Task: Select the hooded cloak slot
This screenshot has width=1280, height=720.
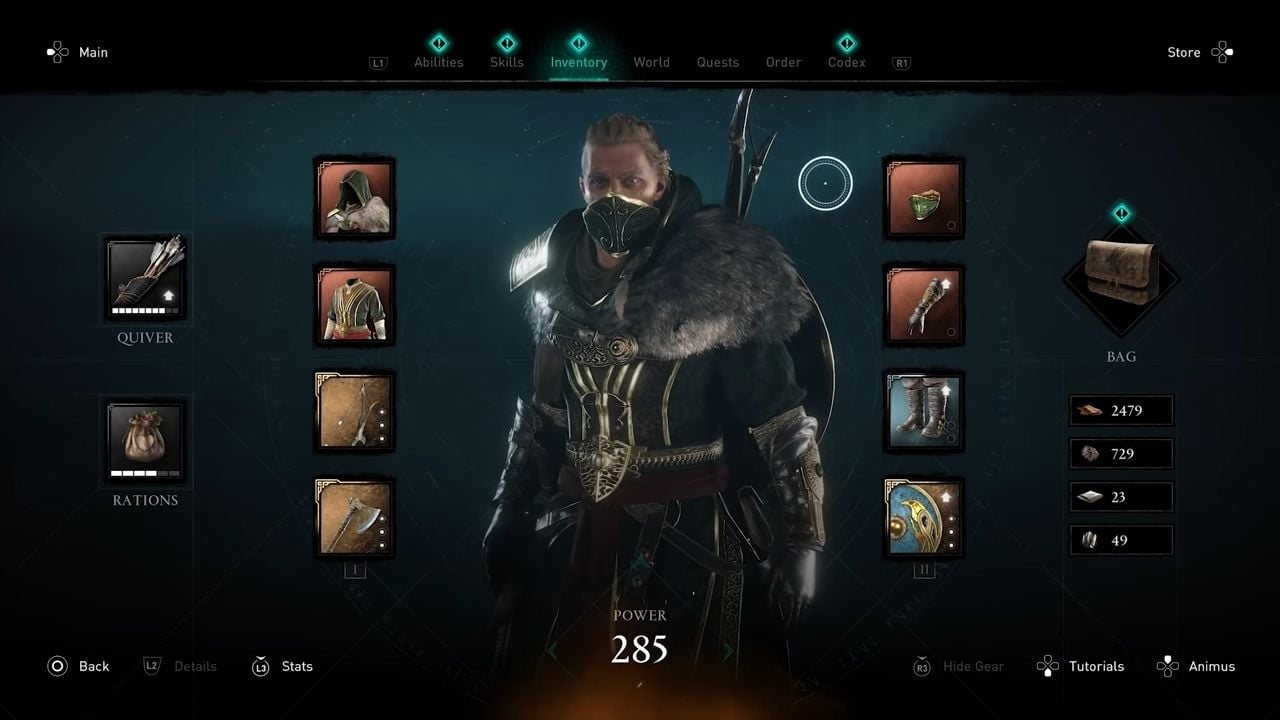Action: (355, 198)
